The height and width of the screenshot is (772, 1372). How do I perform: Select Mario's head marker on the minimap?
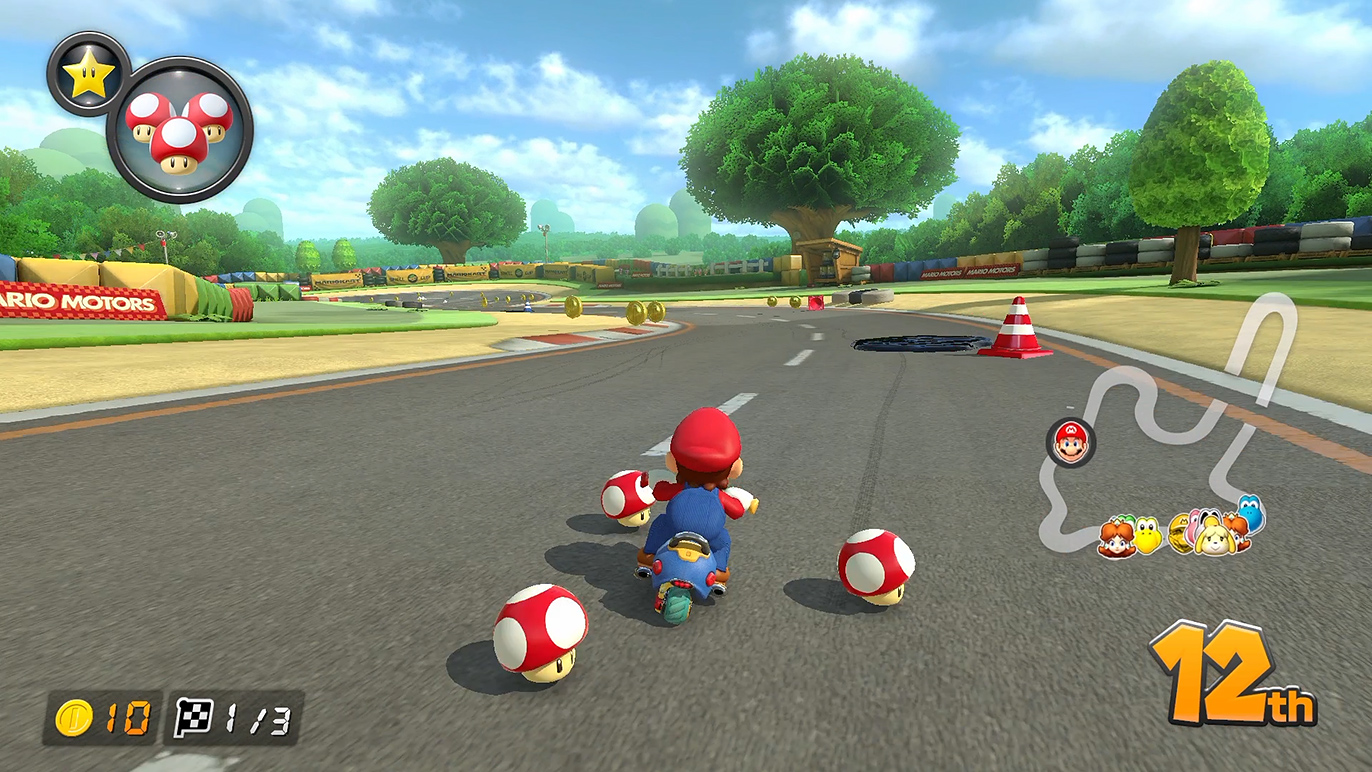pos(1071,442)
